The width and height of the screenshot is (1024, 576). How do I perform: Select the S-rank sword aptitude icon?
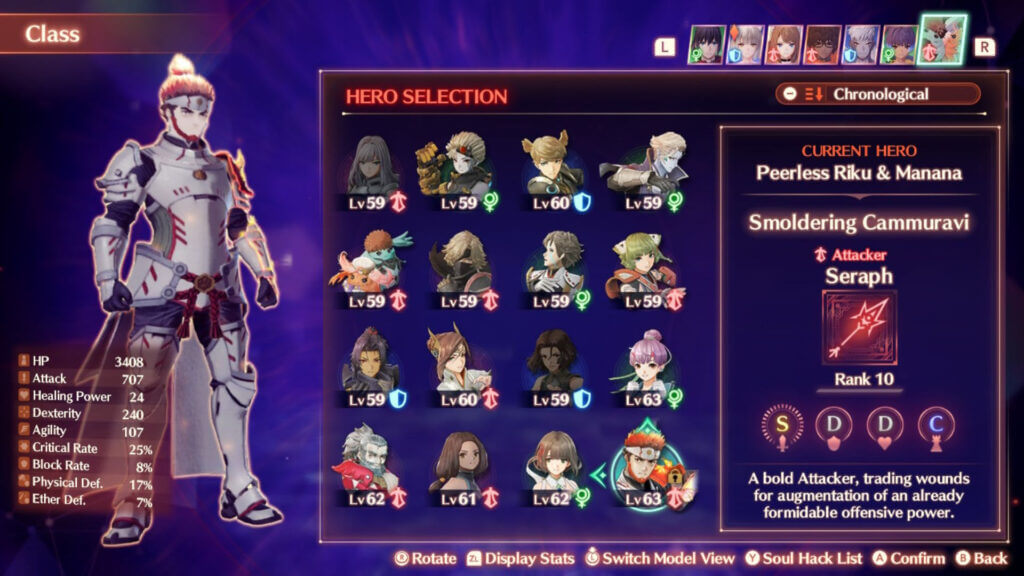pyautogui.click(x=783, y=423)
